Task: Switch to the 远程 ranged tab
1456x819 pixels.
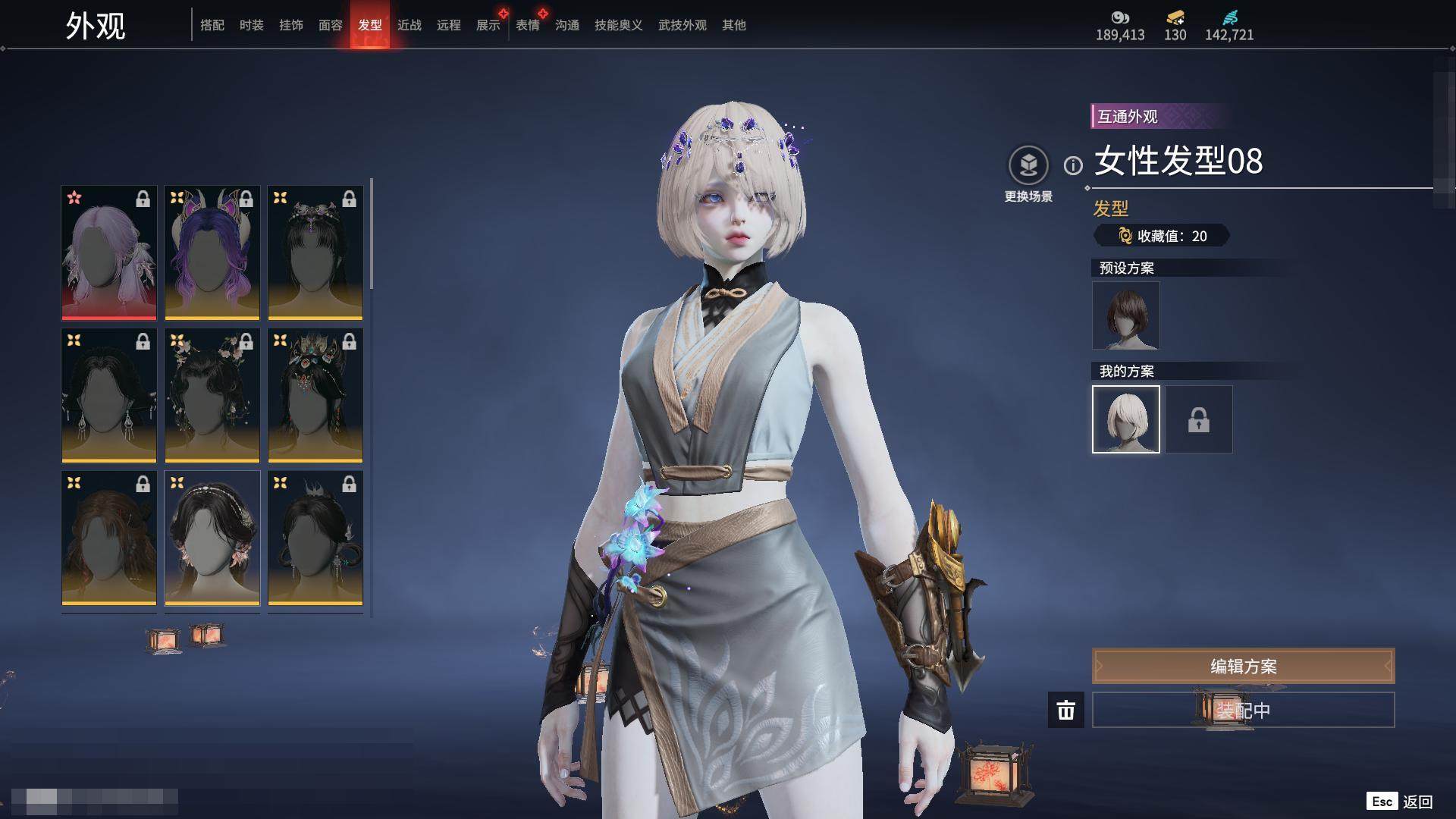Action: [449, 25]
